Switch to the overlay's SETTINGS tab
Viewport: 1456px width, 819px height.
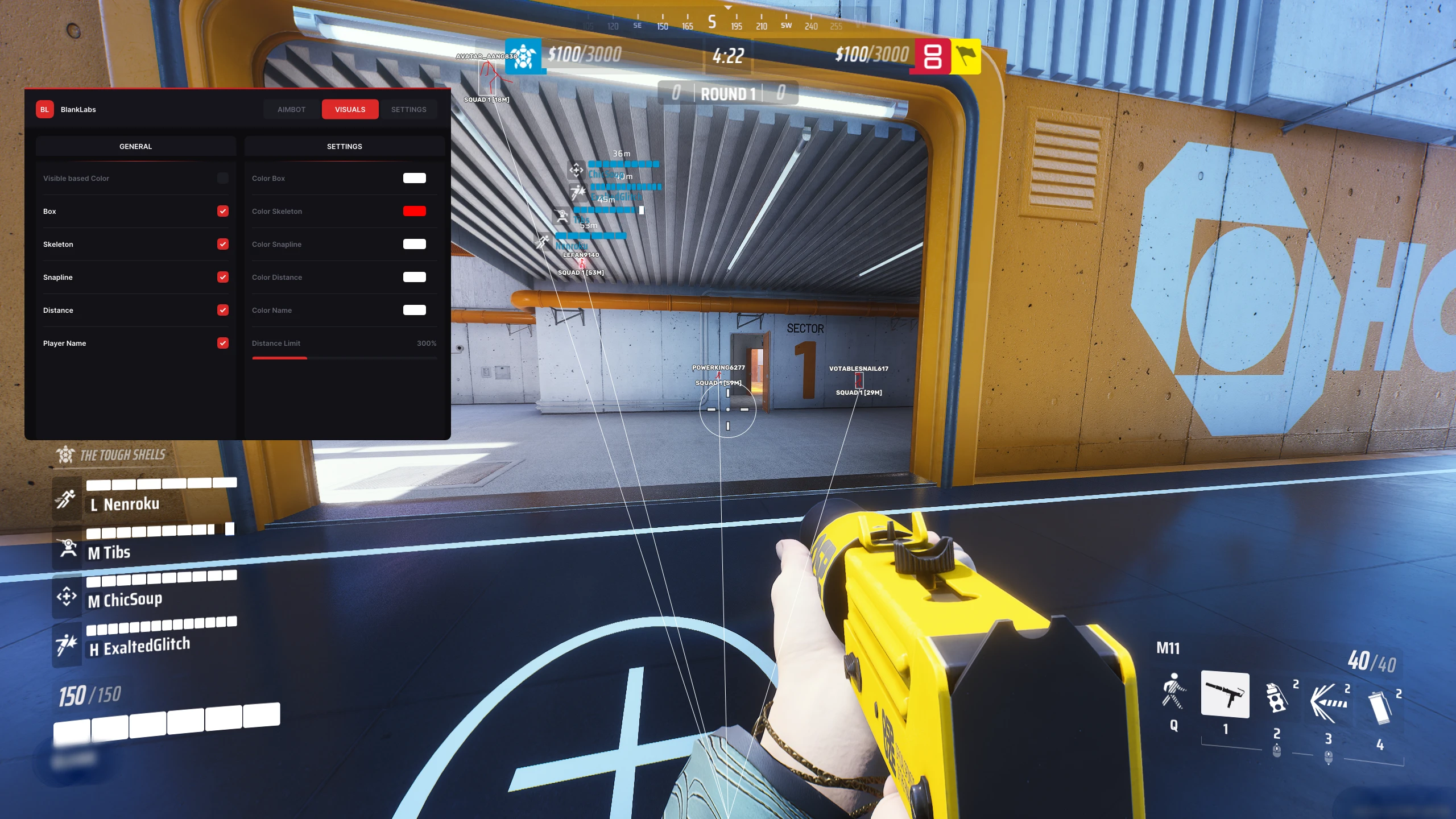408,109
